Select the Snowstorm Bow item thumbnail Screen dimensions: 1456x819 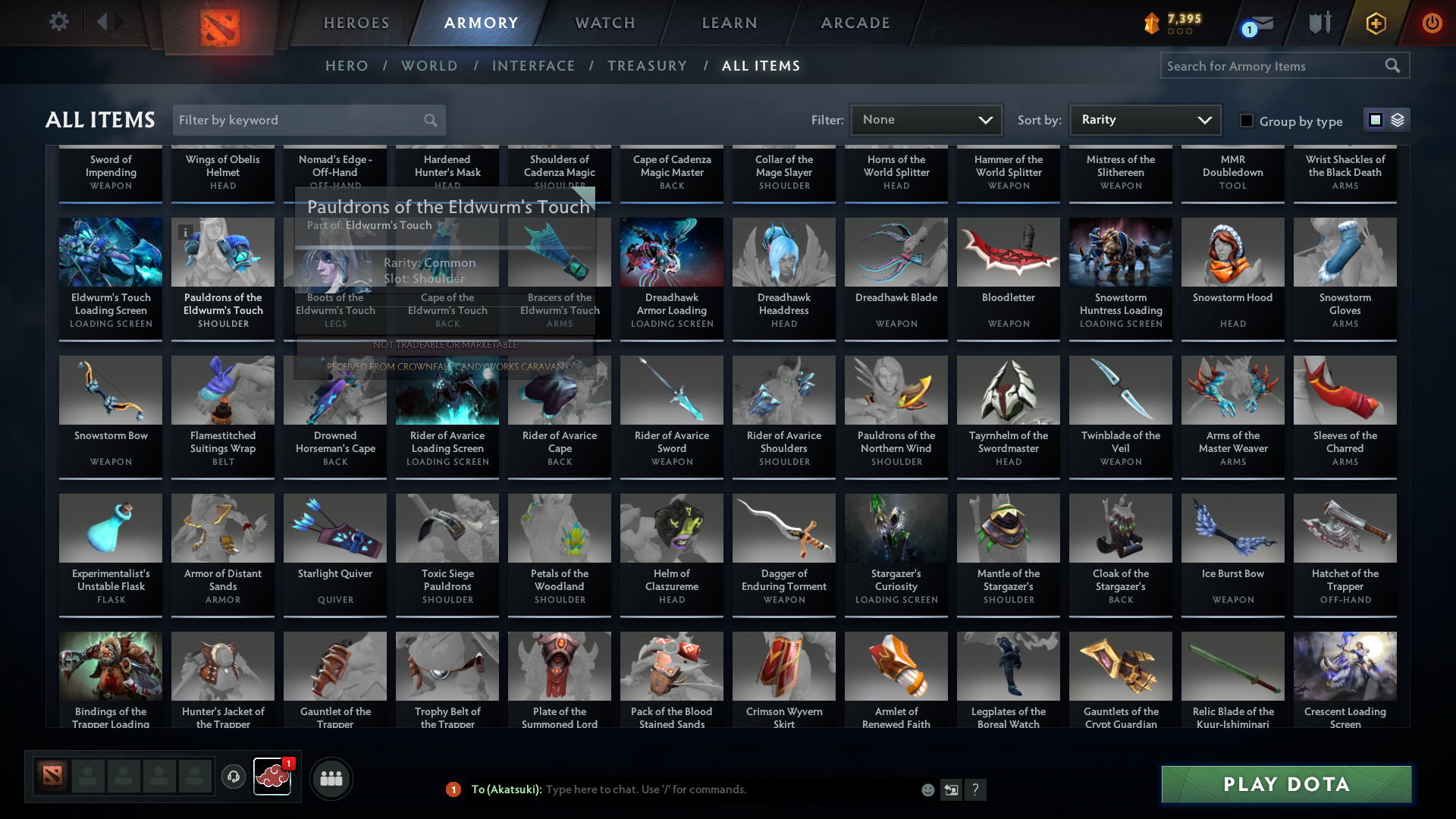(110, 391)
